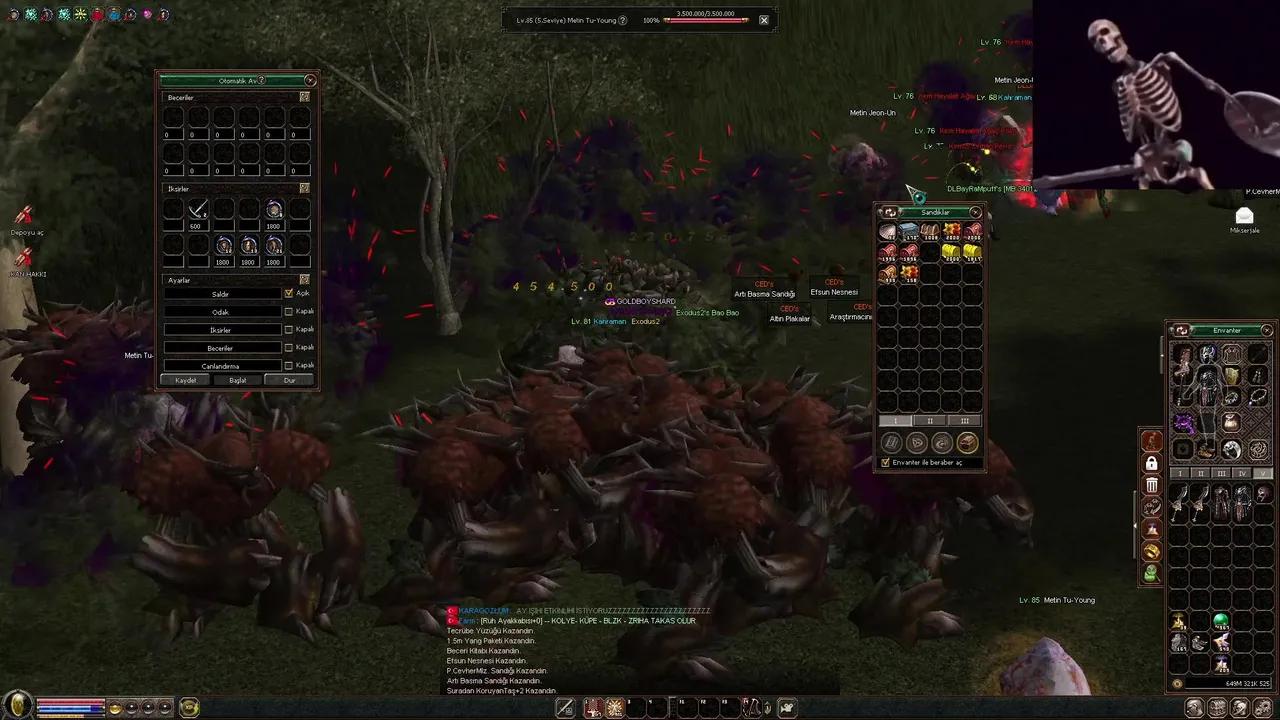Viewport: 1280px width, 720px height.
Task: Select the pickaxe slot in İksirler
Action: coord(198,211)
